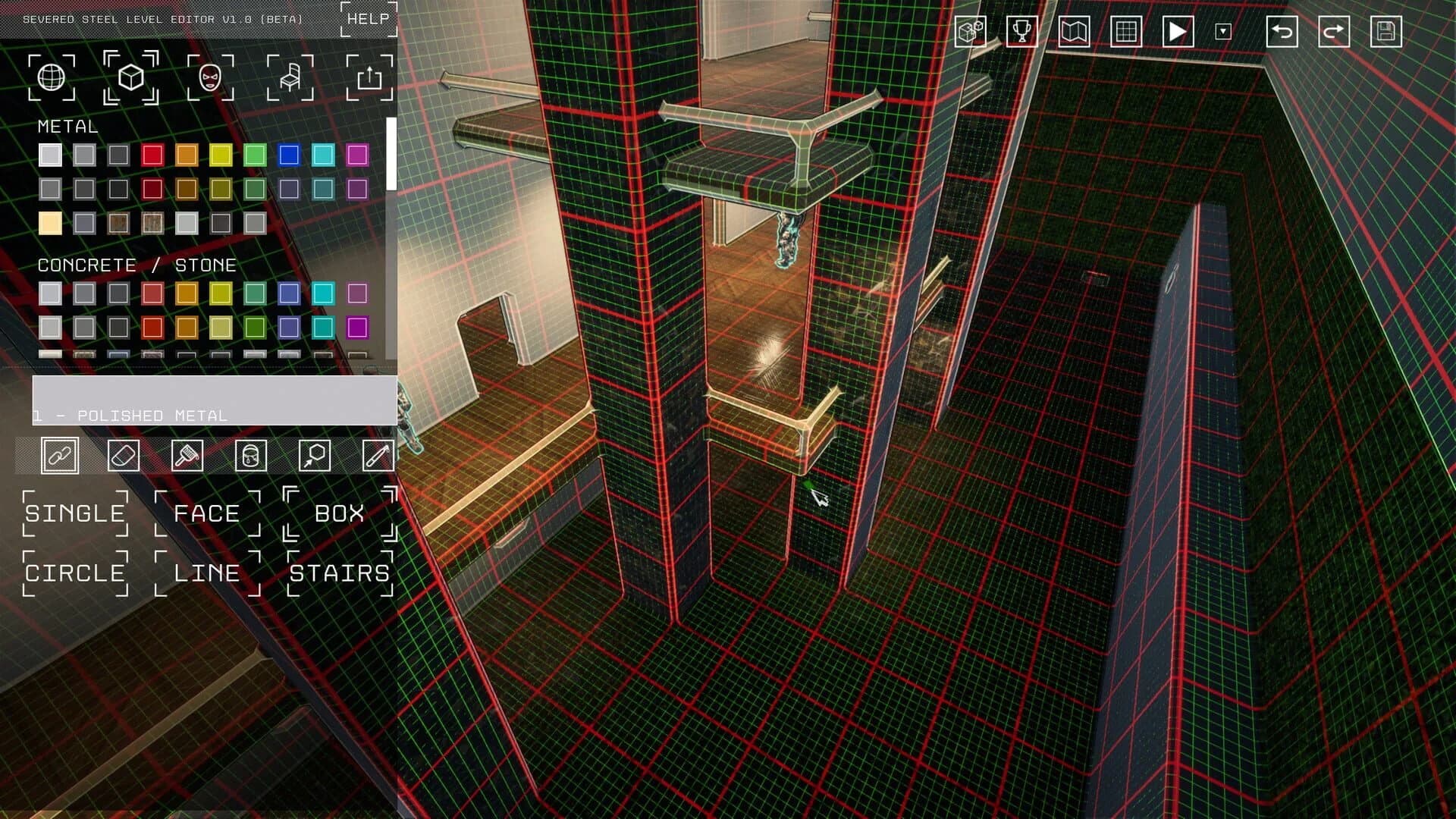Switch to the cube blocks tab
The width and height of the screenshot is (1456, 819).
click(130, 78)
